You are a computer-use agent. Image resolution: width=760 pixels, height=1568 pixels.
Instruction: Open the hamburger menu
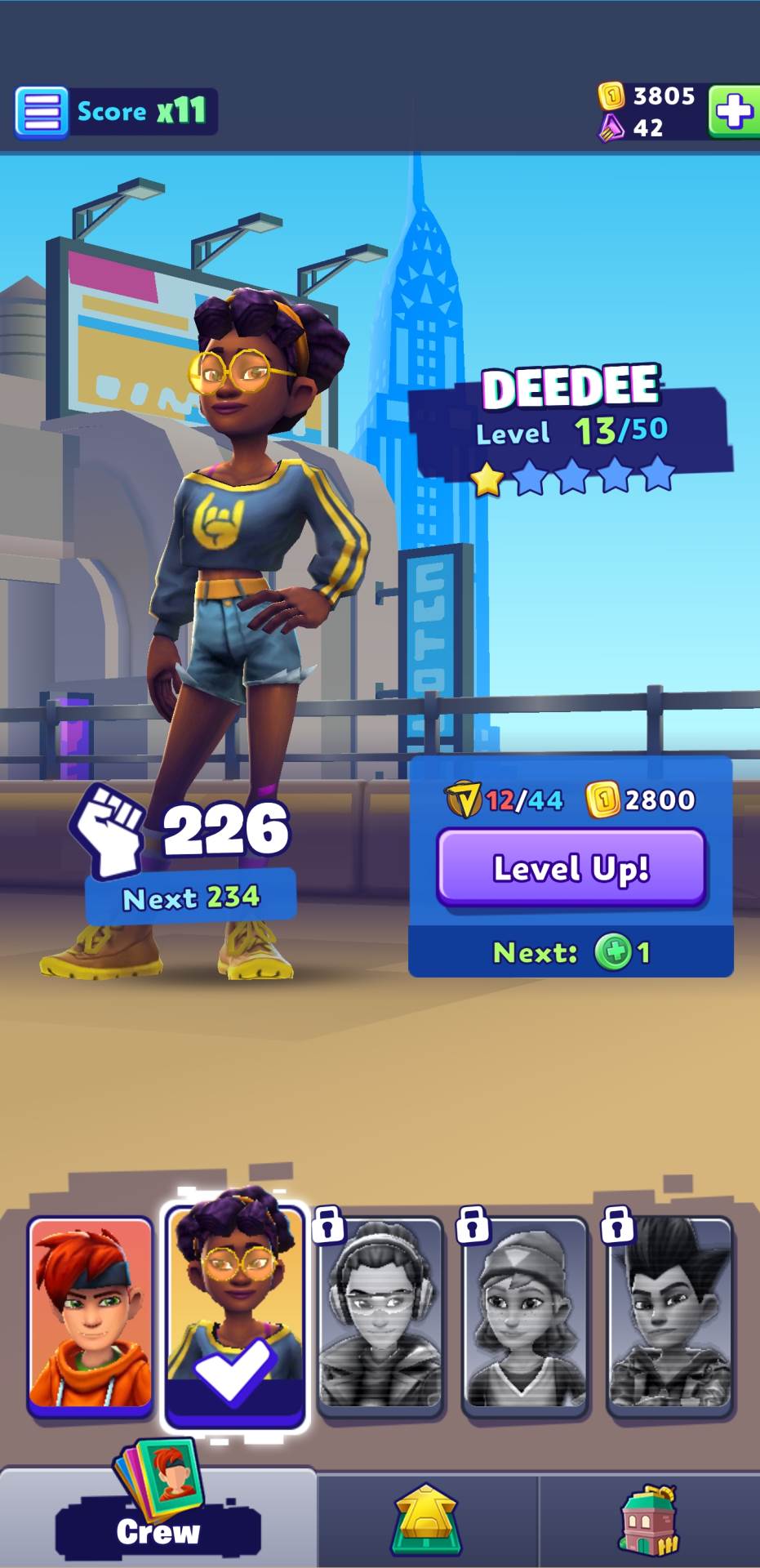[41, 111]
